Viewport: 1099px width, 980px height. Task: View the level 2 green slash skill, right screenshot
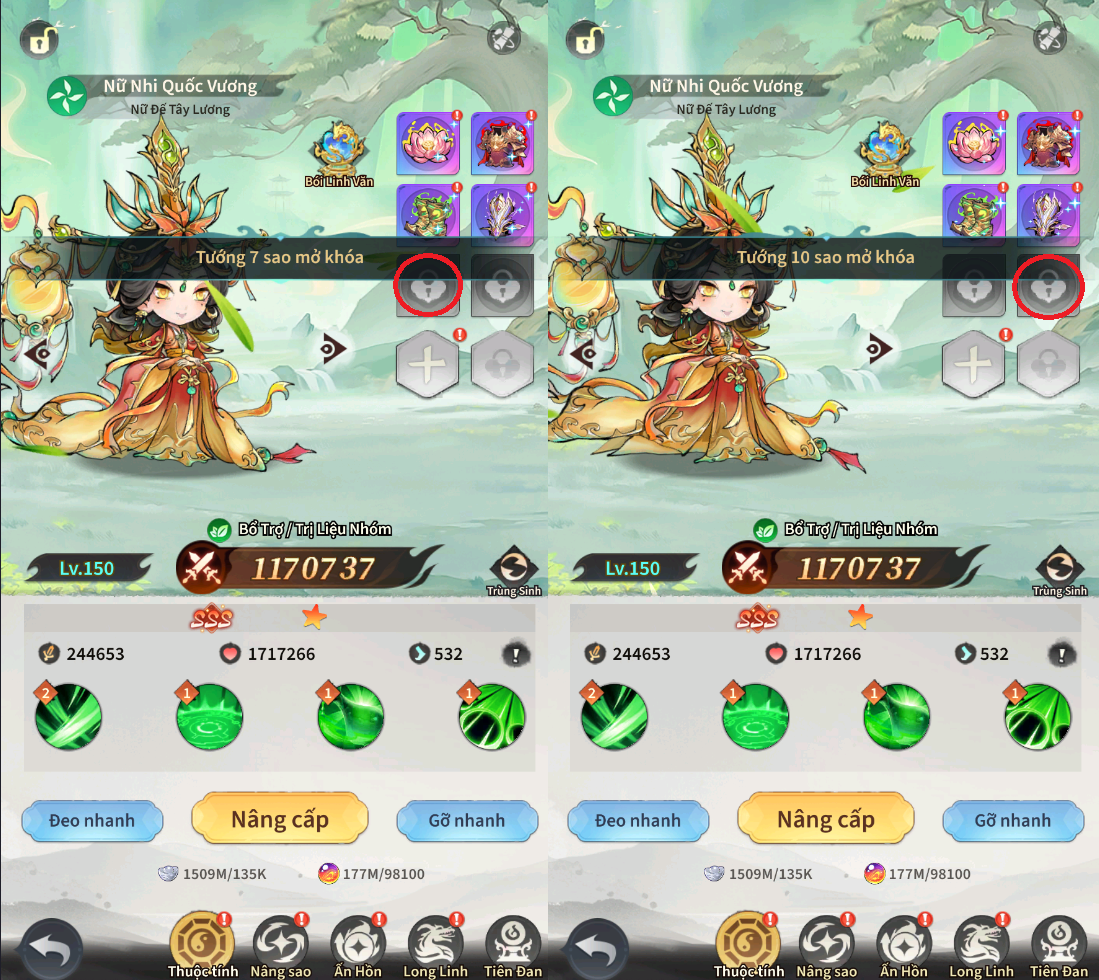pos(614,716)
